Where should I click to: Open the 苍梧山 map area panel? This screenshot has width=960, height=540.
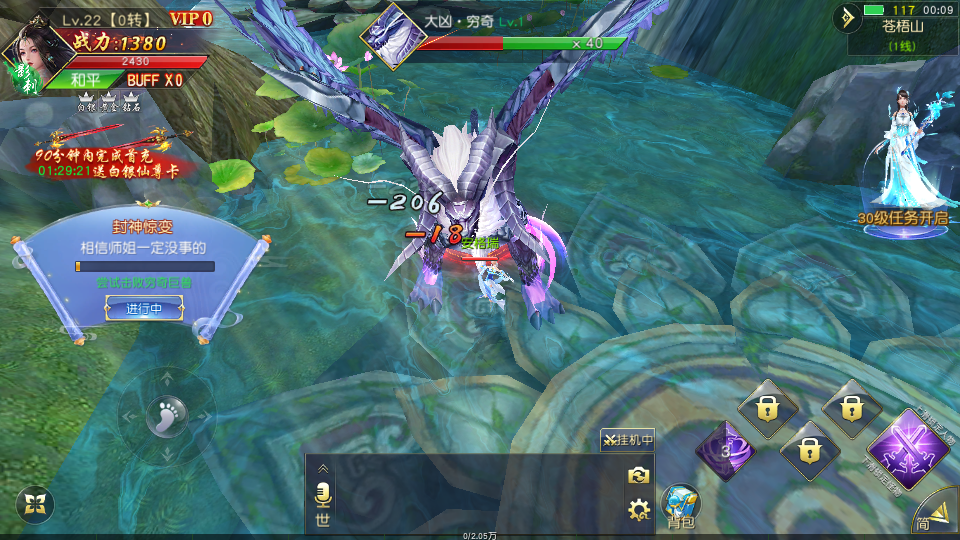tap(902, 34)
